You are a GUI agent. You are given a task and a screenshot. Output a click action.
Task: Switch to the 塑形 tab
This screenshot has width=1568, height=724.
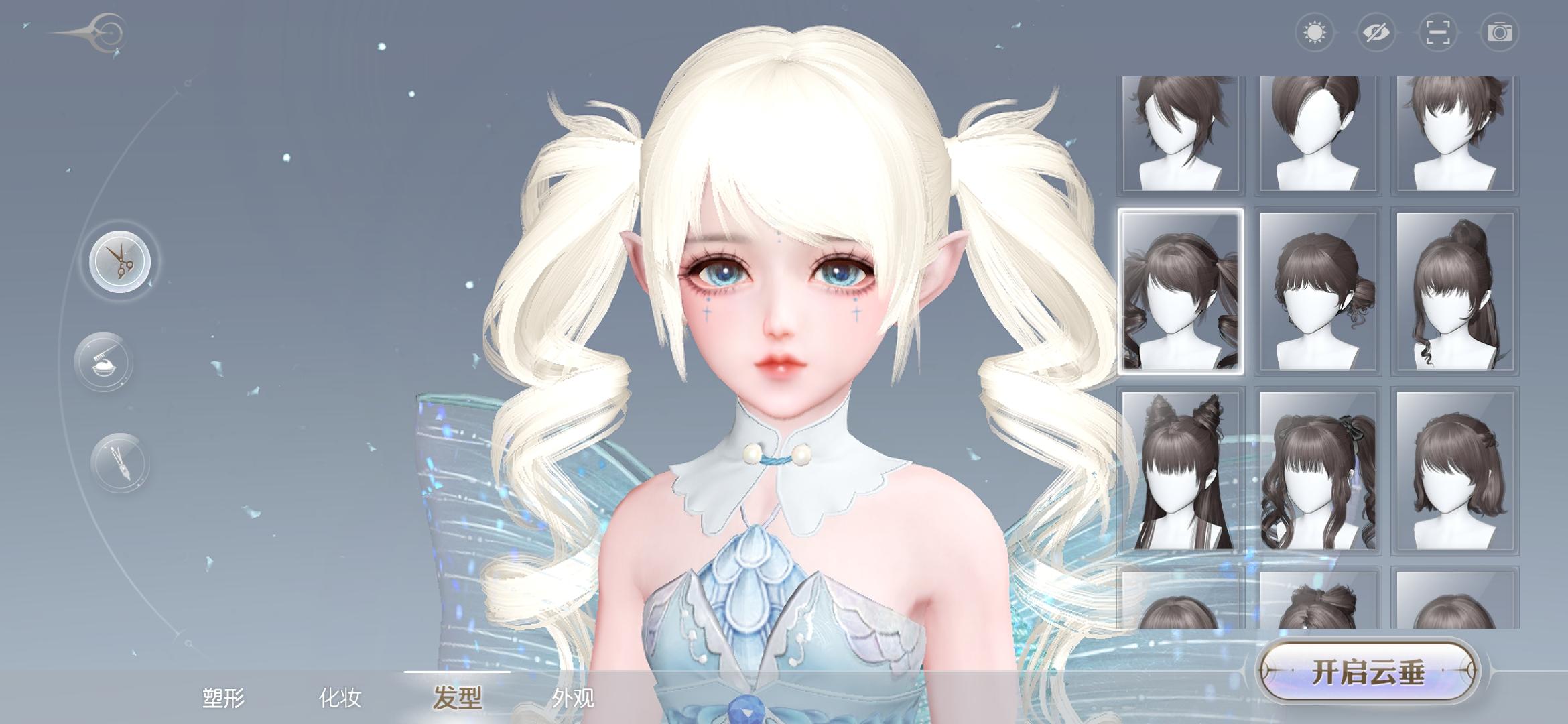pyautogui.click(x=224, y=699)
